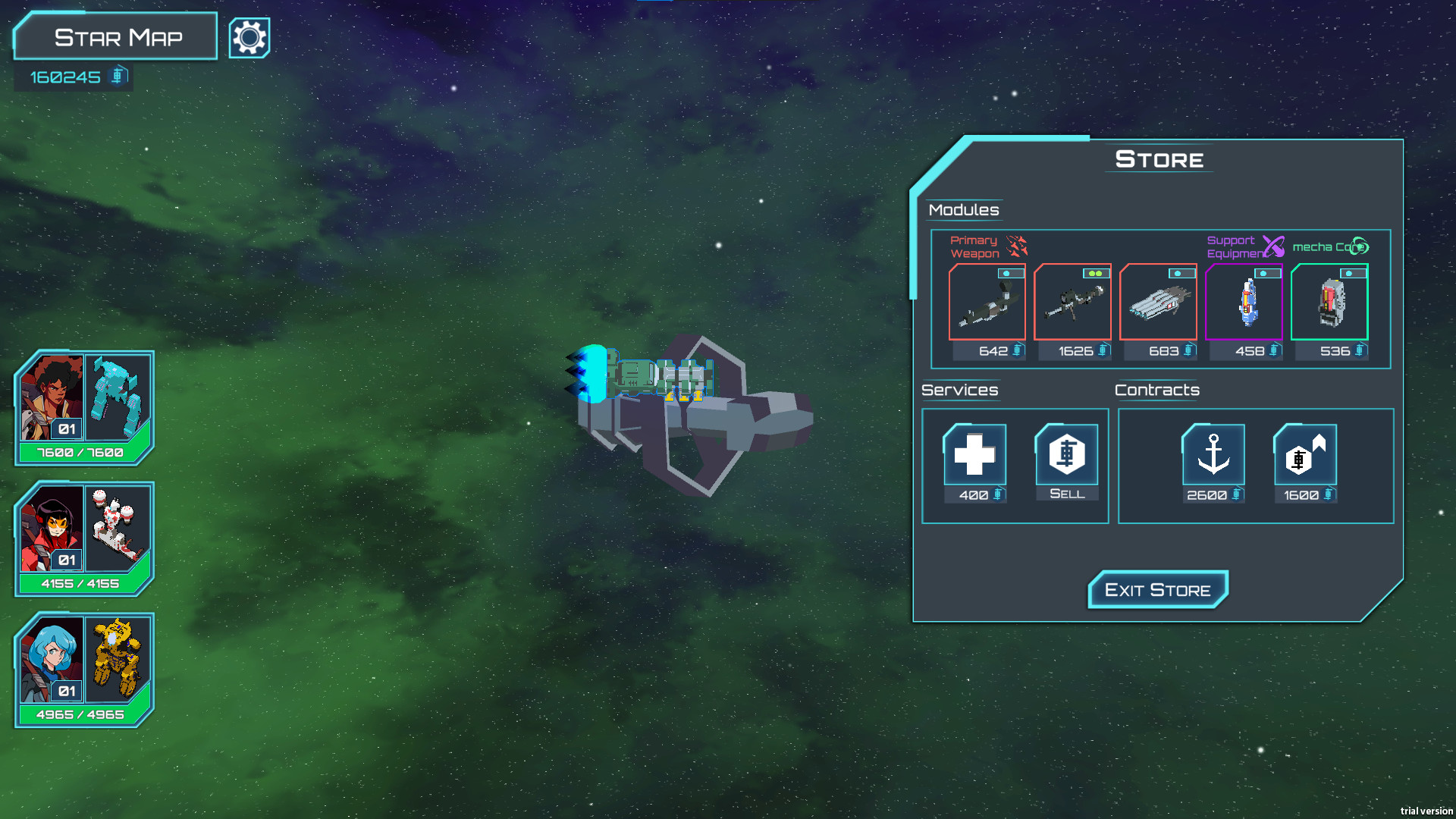
Task: Select the anchor contract icon
Action: tap(1213, 455)
